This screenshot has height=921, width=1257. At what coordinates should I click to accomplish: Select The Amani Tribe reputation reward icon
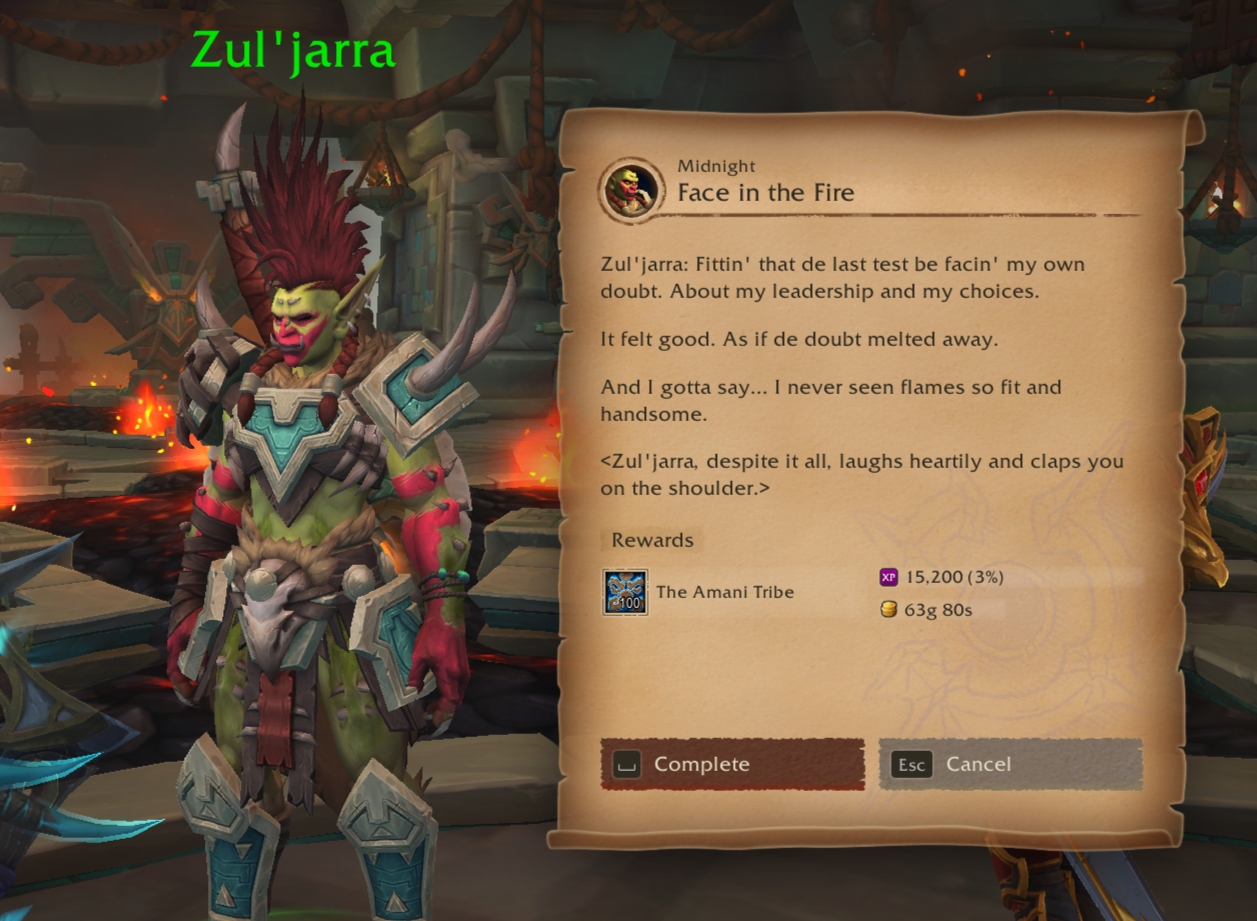coord(625,592)
